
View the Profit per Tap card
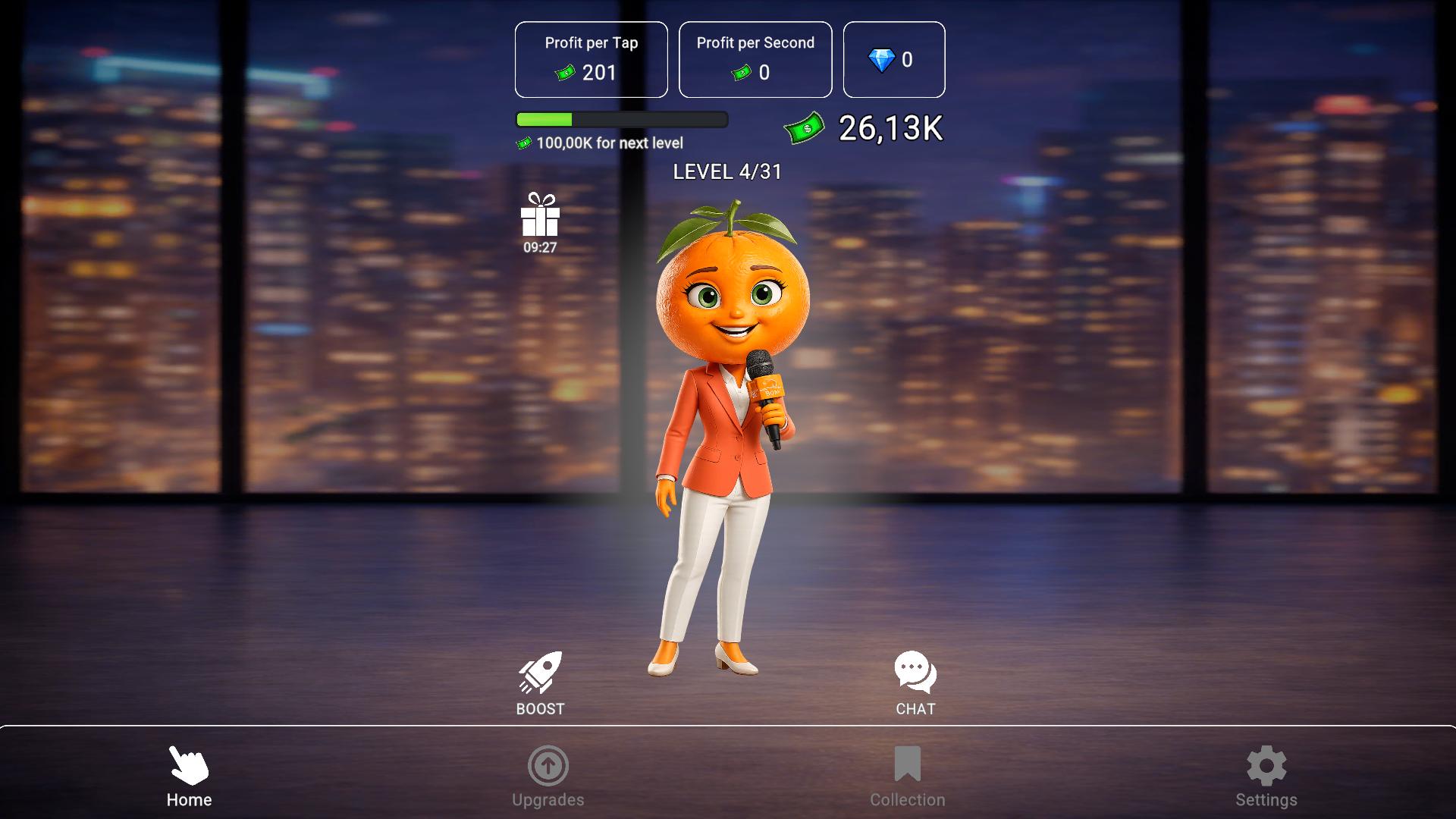591,60
